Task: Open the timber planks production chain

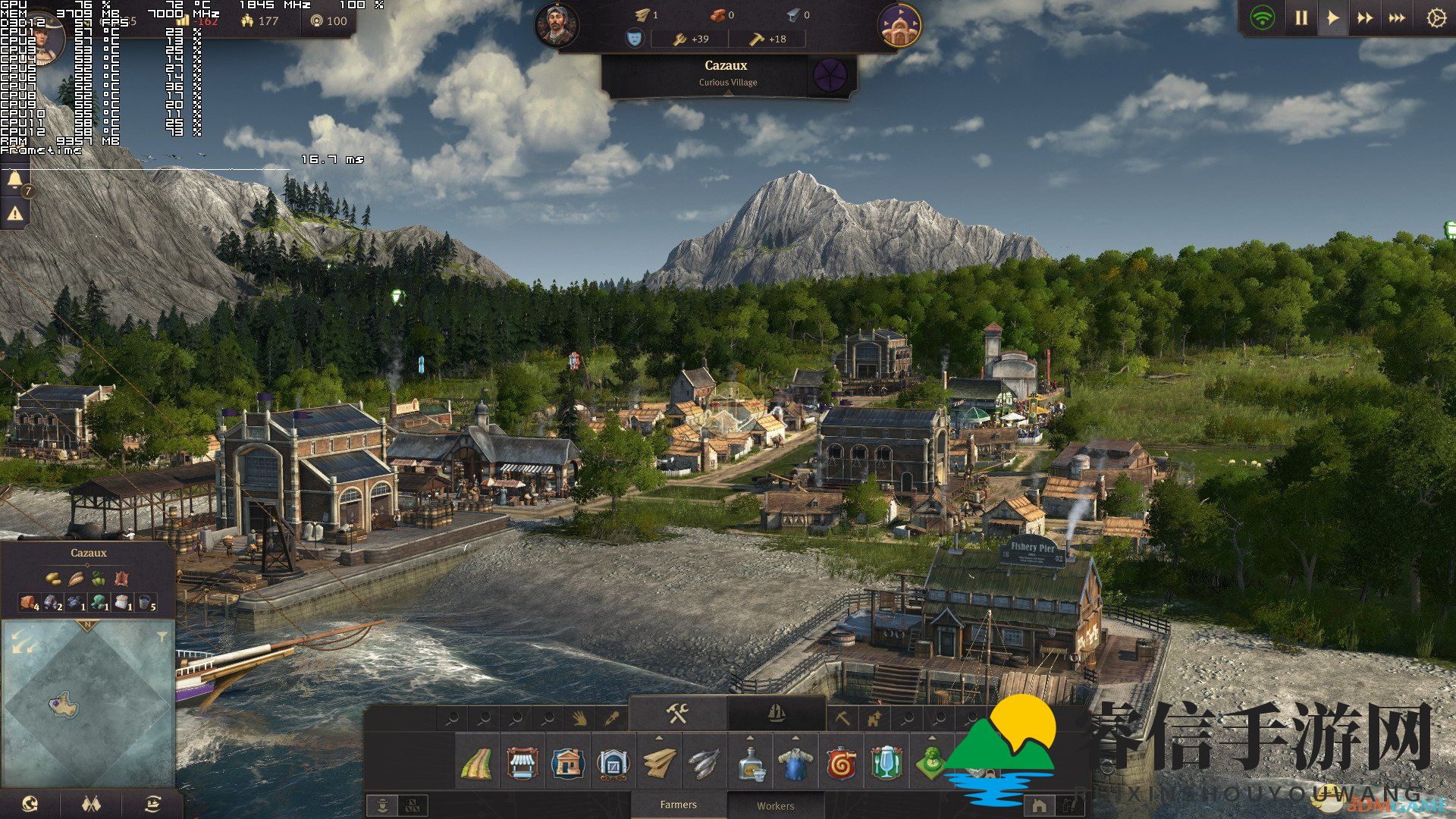Action: 659,764
